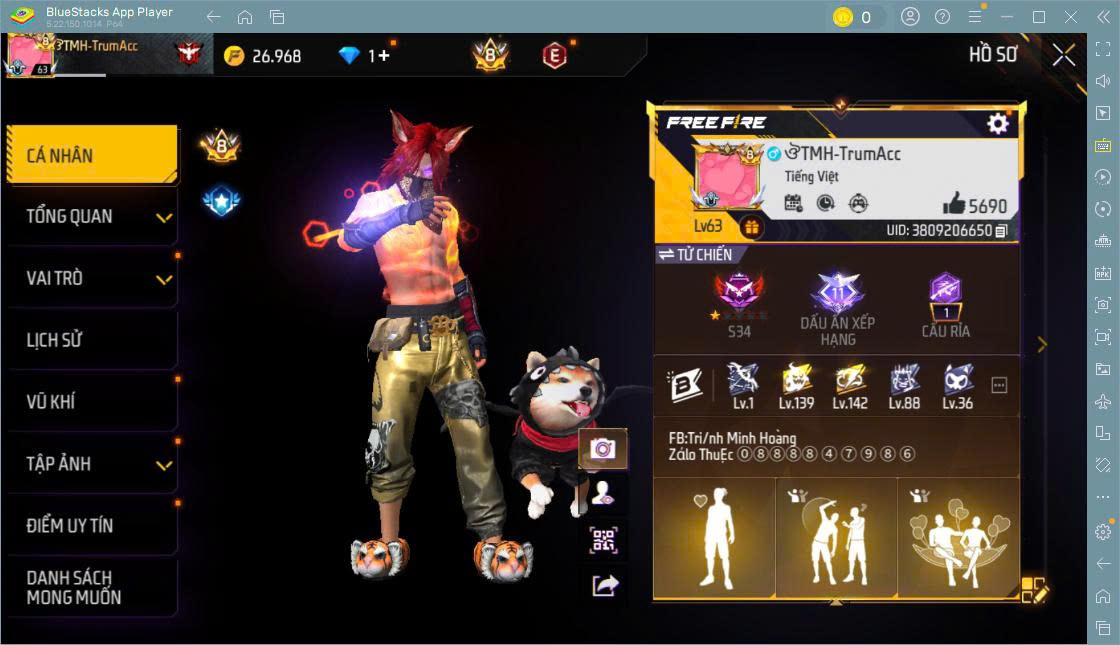Open the more options dots after pets
This screenshot has width=1120, height=645.
point(998,385)
